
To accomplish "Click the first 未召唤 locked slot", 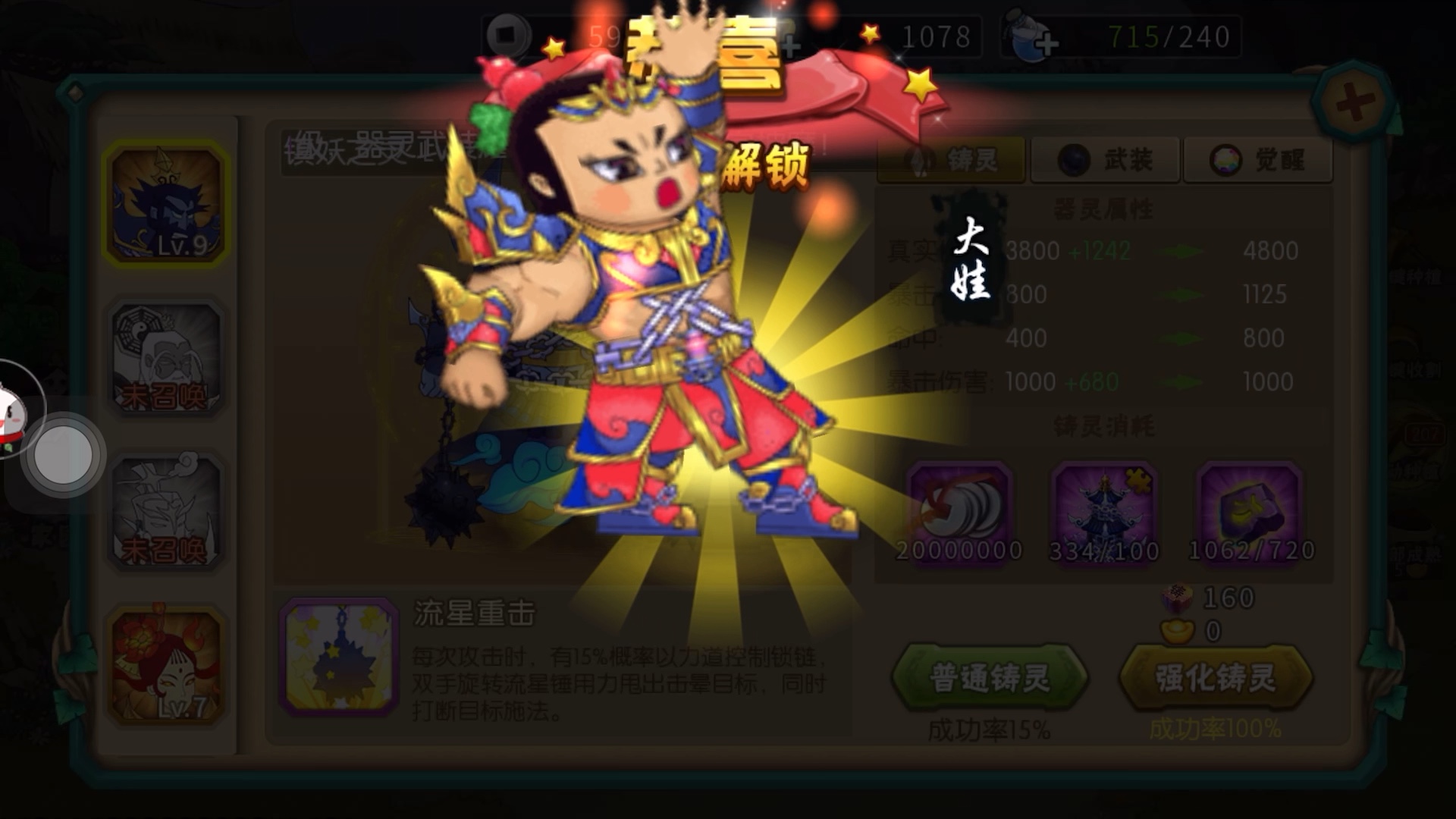I will [x=168, y=356].
